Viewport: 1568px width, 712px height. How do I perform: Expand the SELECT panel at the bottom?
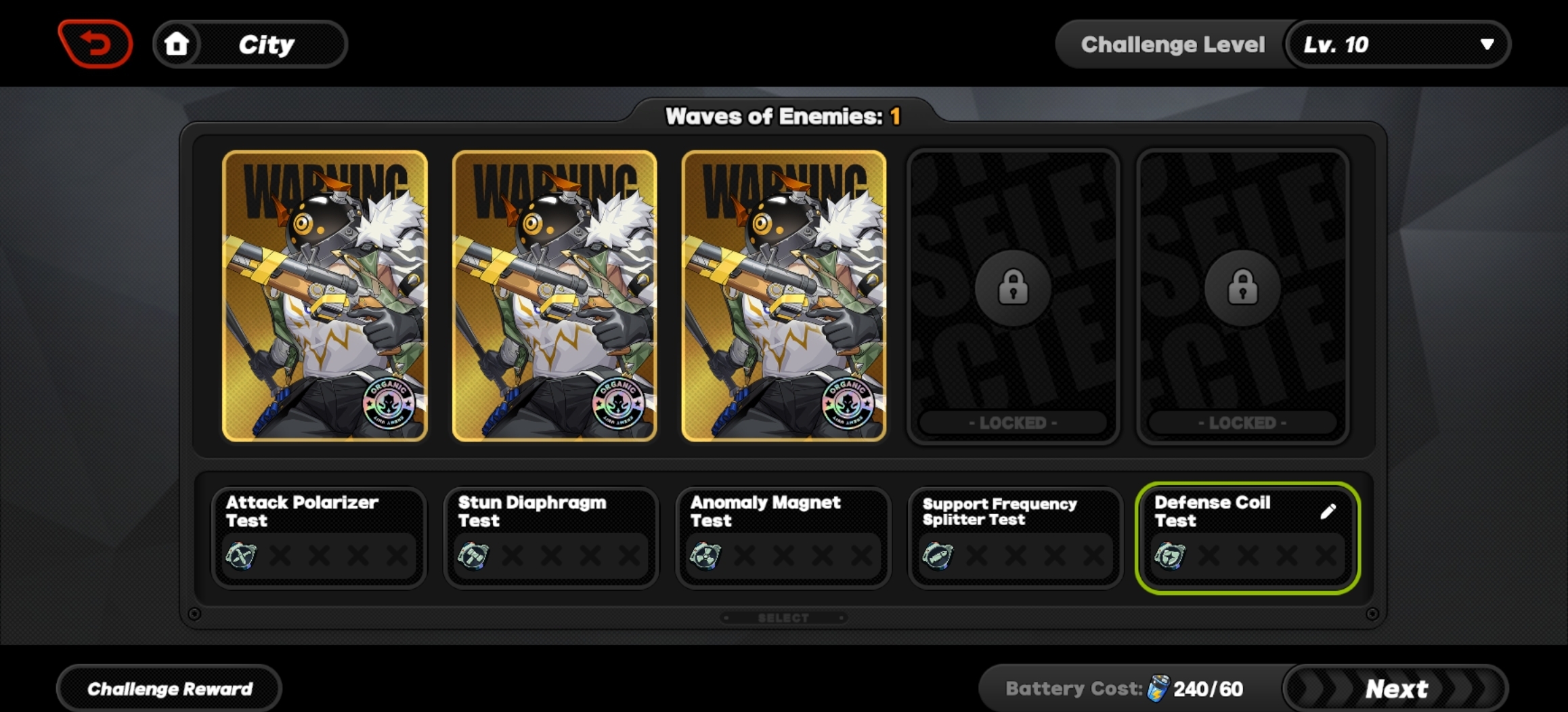coord(783,617)
